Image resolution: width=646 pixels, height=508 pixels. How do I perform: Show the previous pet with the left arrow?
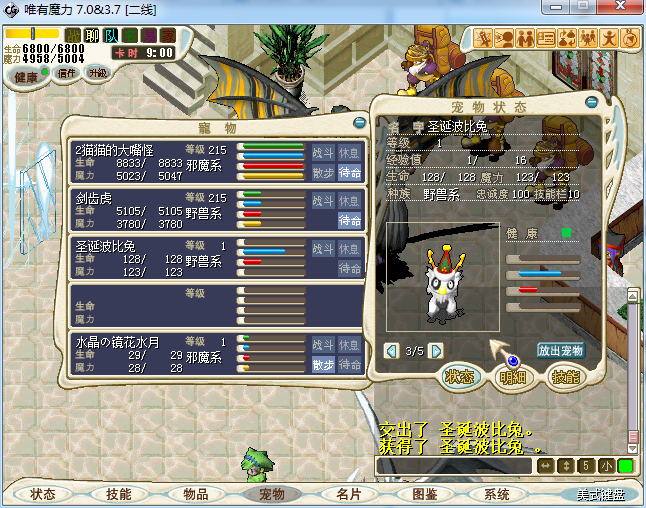tap(391, 350)
